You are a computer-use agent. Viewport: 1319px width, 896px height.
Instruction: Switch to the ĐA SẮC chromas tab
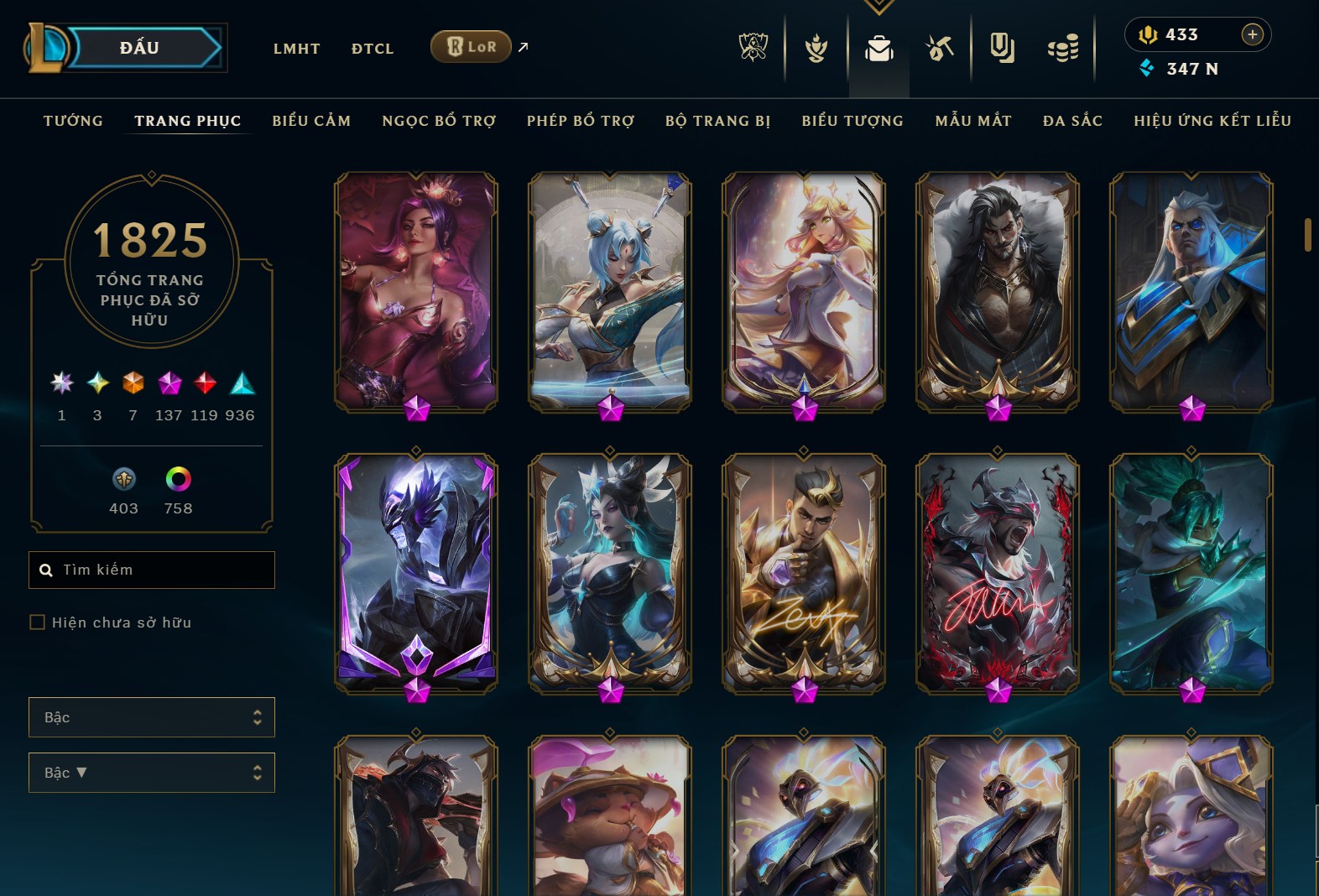(x=1072, y=121)
